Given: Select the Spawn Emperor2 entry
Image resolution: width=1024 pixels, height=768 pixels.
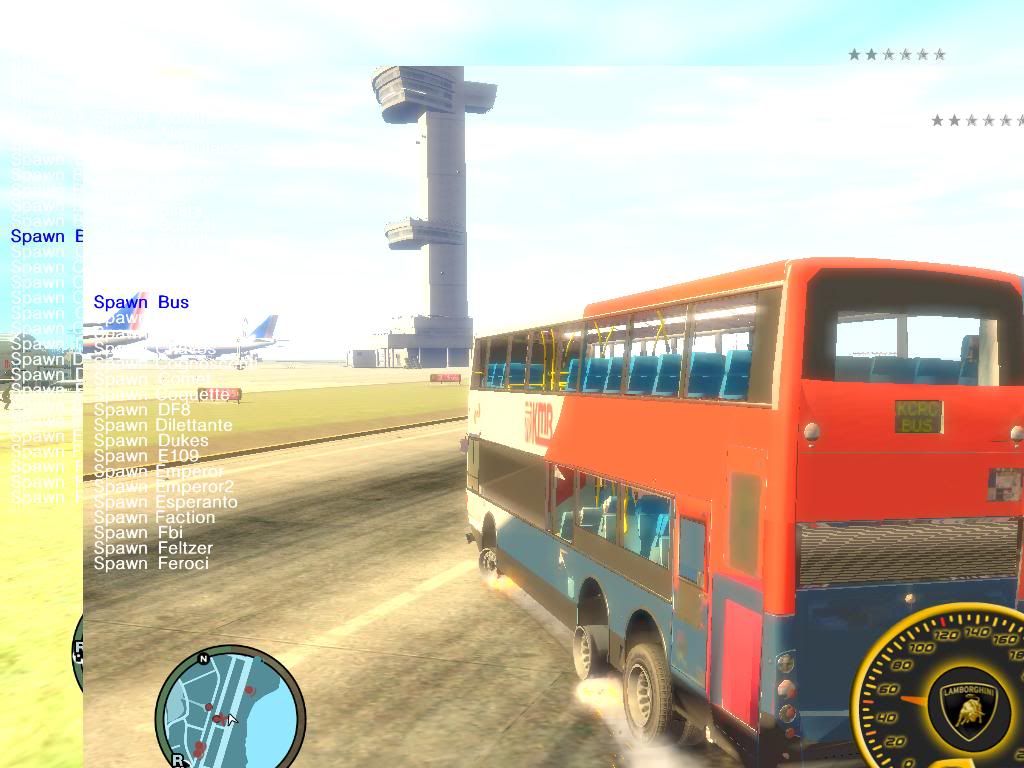Looking at the screenshot, I should (x=163, y=487).
